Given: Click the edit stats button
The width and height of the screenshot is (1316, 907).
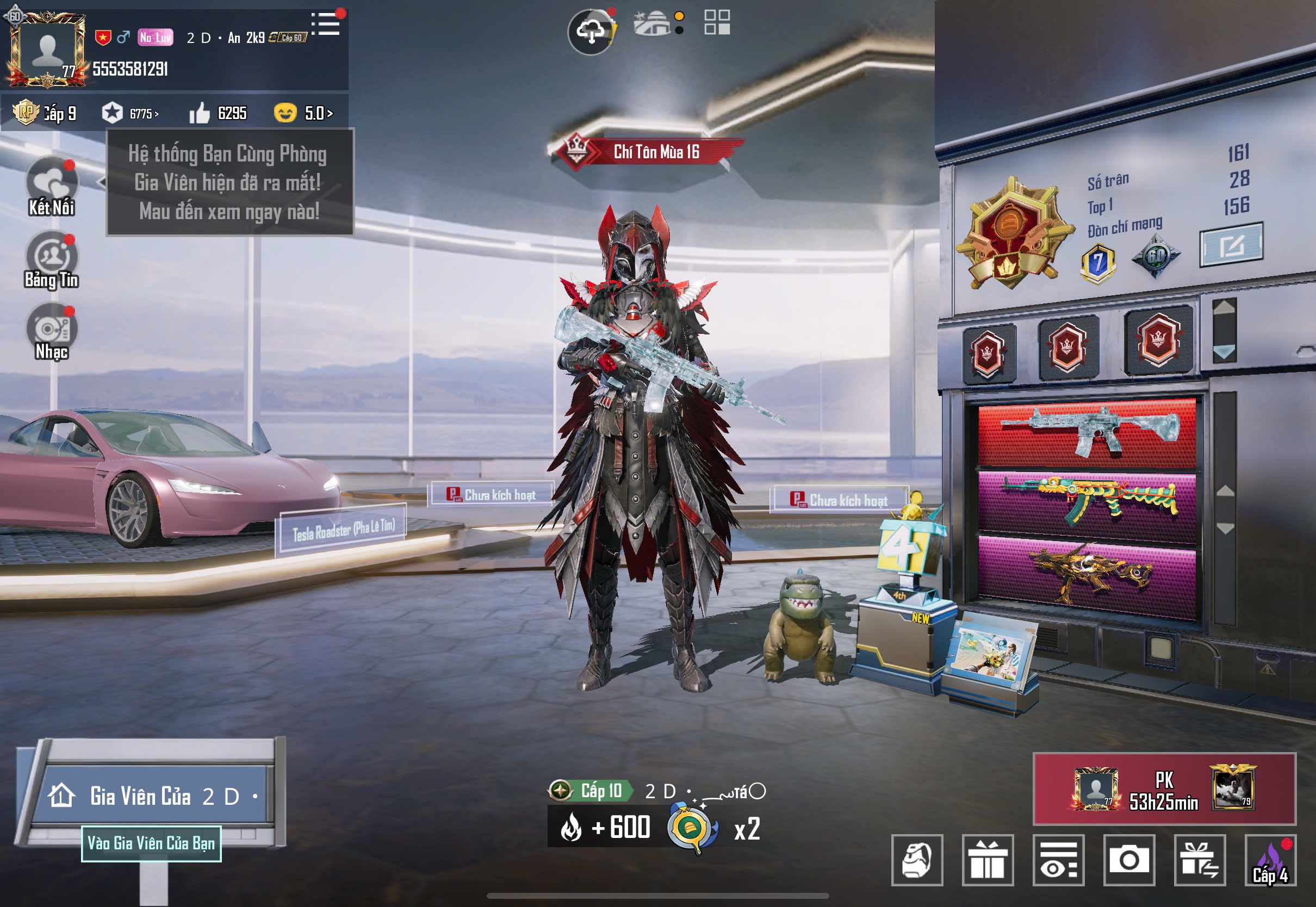Looking at the screenshot, I should [x=1231, y=245].
